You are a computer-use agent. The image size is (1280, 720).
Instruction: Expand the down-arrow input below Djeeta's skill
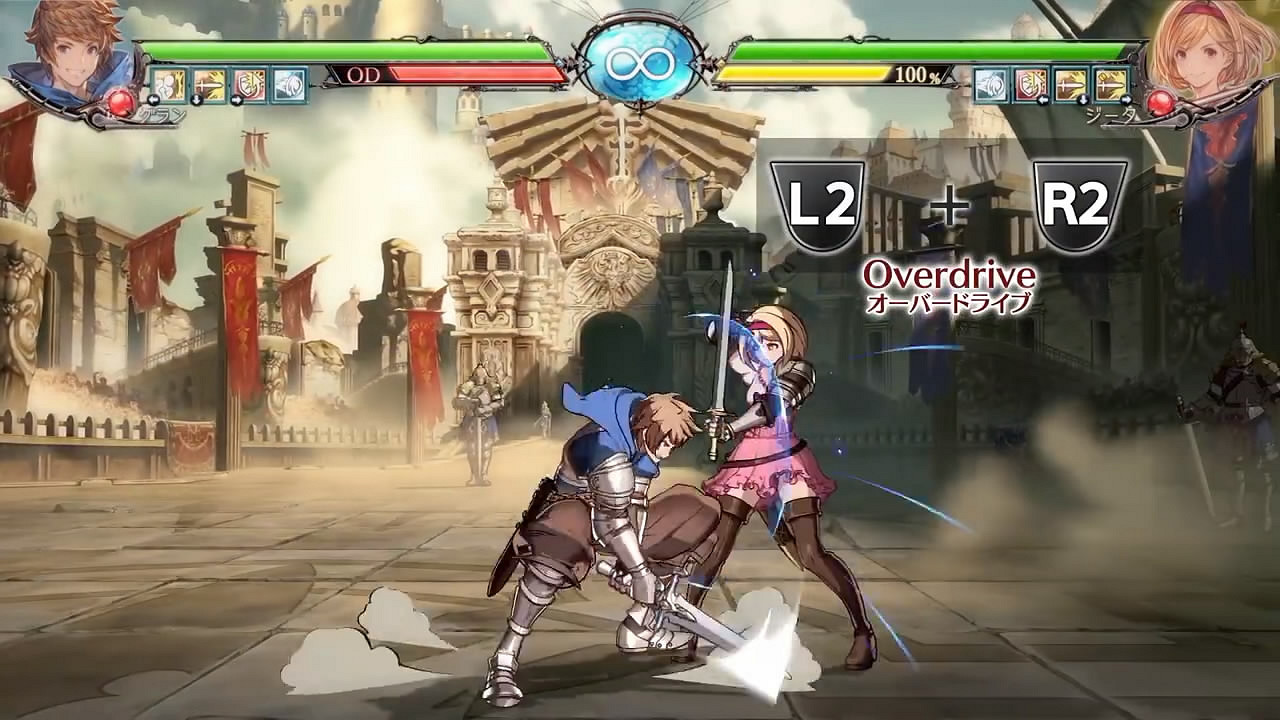click(1083, 99)
